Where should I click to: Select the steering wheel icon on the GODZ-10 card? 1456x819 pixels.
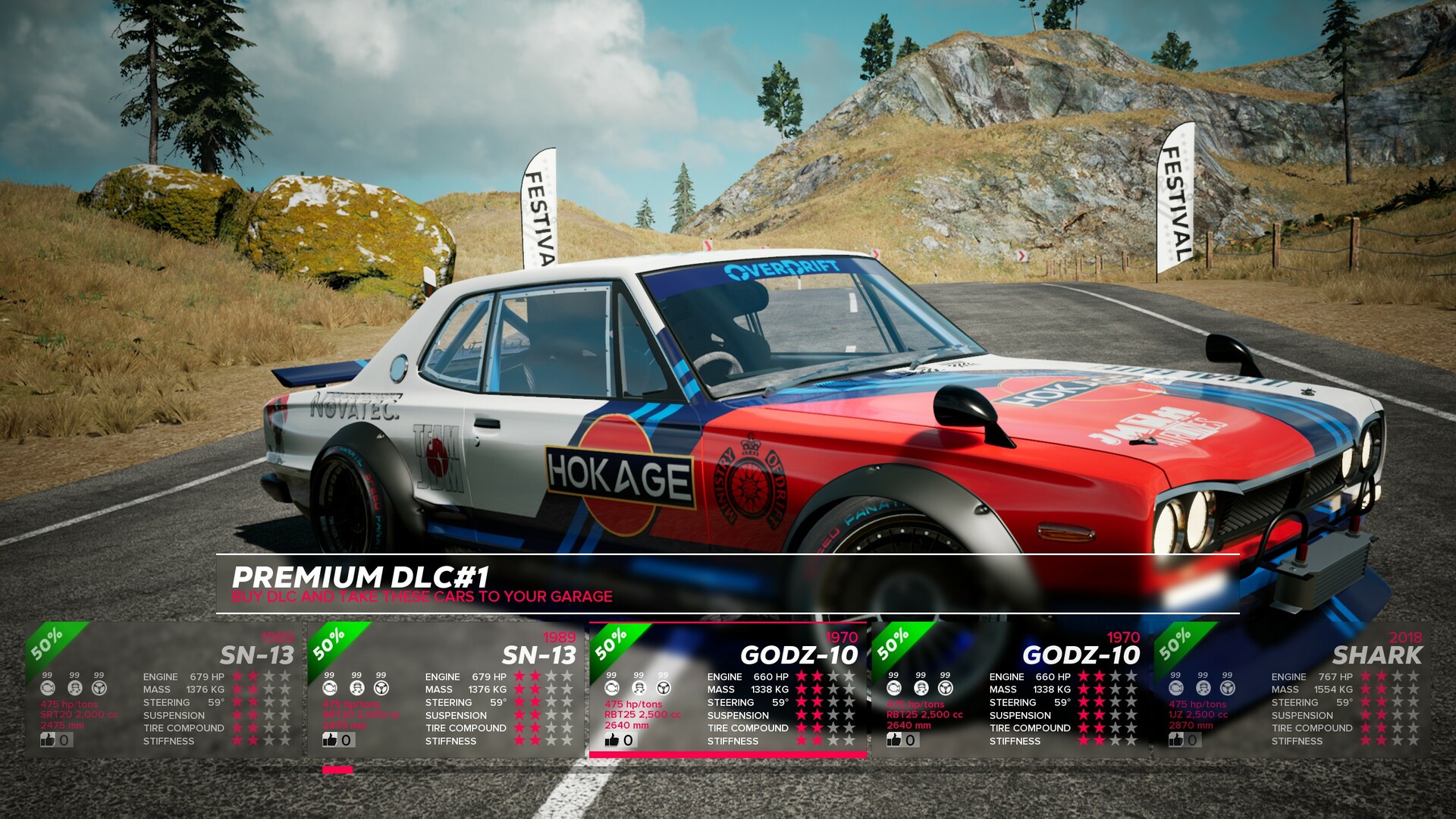point(663,688)
